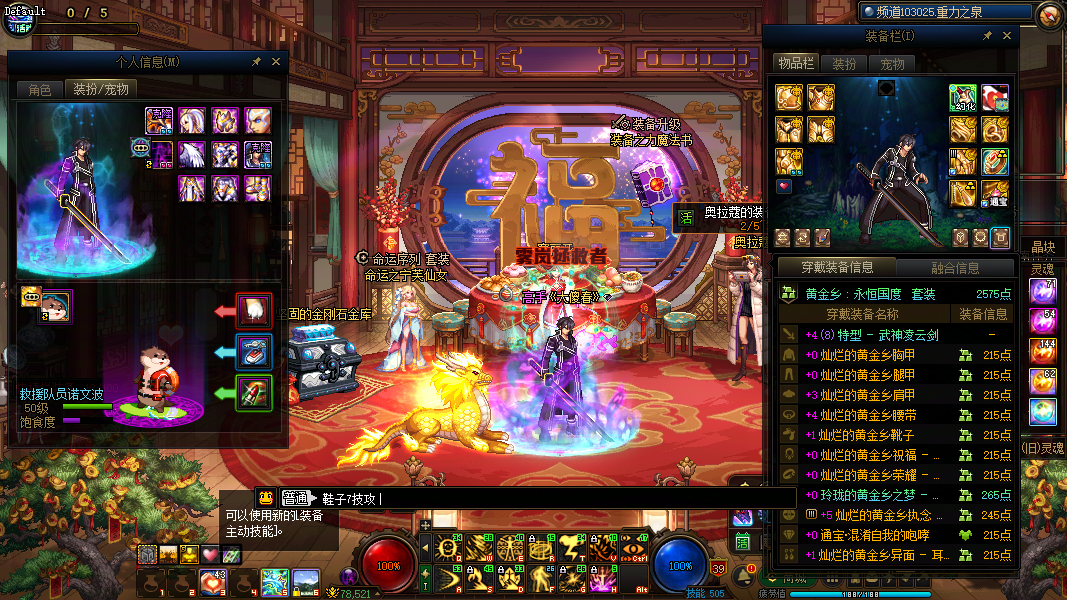1067x600 pixels.
Task: Switch to the 角色 character tab
Action: (39, 90)
